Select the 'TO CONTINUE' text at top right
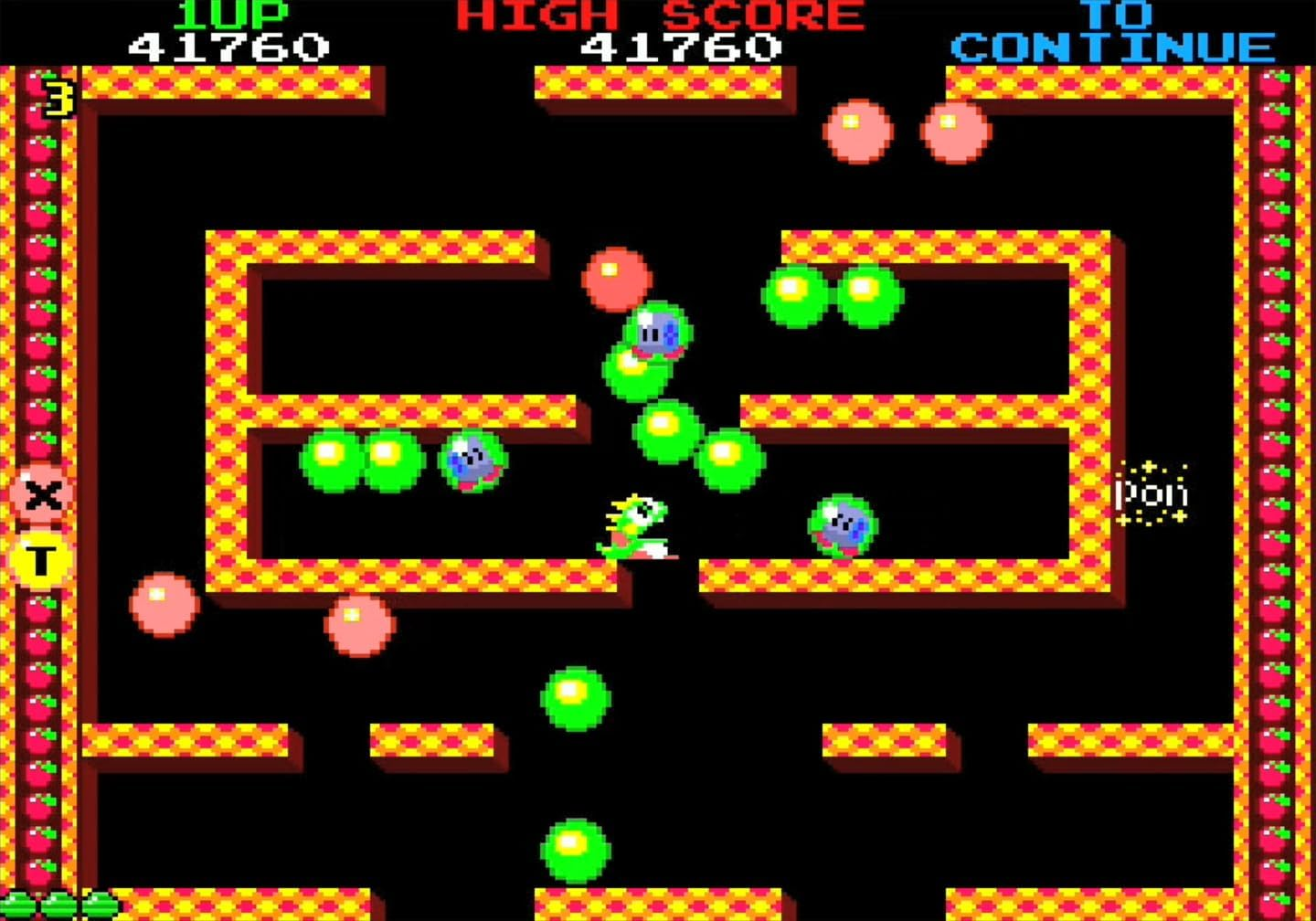1316x921 pixels. [1113, 32]
